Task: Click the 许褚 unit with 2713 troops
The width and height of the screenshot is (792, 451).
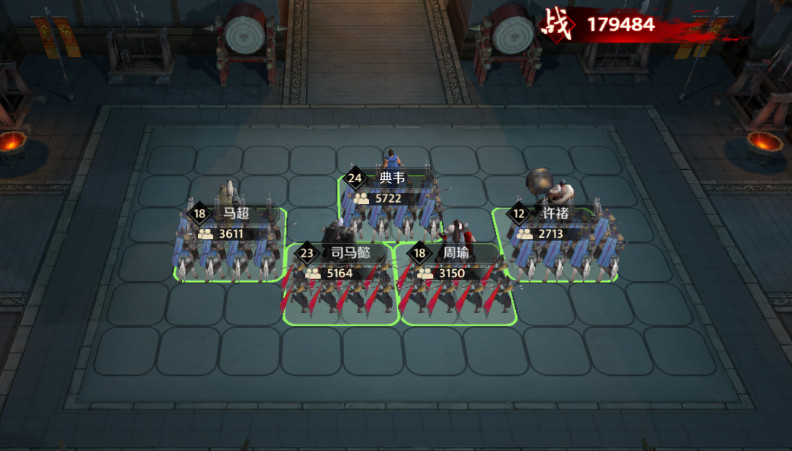Action: 554,247
